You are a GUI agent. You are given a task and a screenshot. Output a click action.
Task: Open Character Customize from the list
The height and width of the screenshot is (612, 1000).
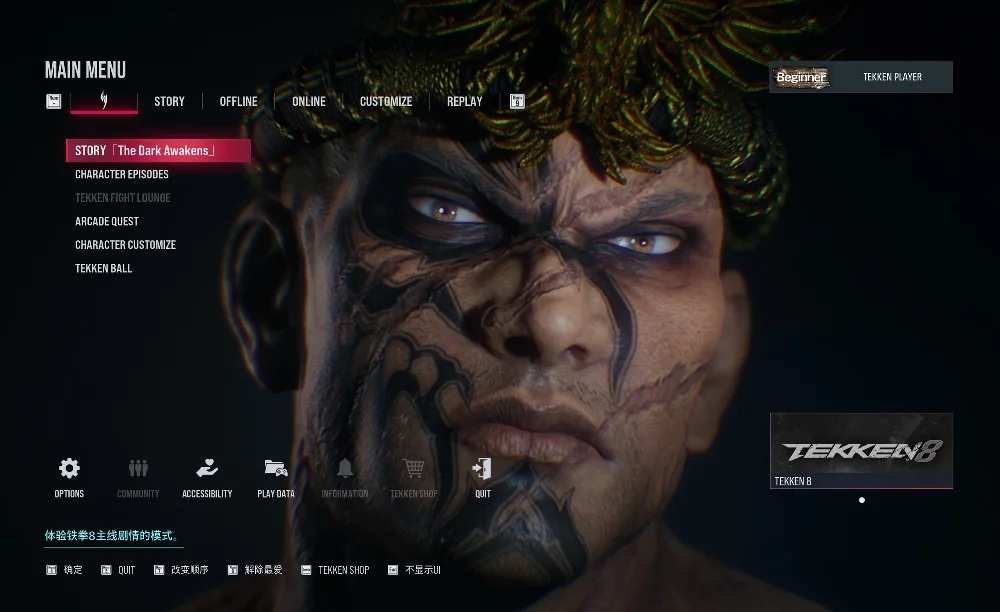[125, 245]
